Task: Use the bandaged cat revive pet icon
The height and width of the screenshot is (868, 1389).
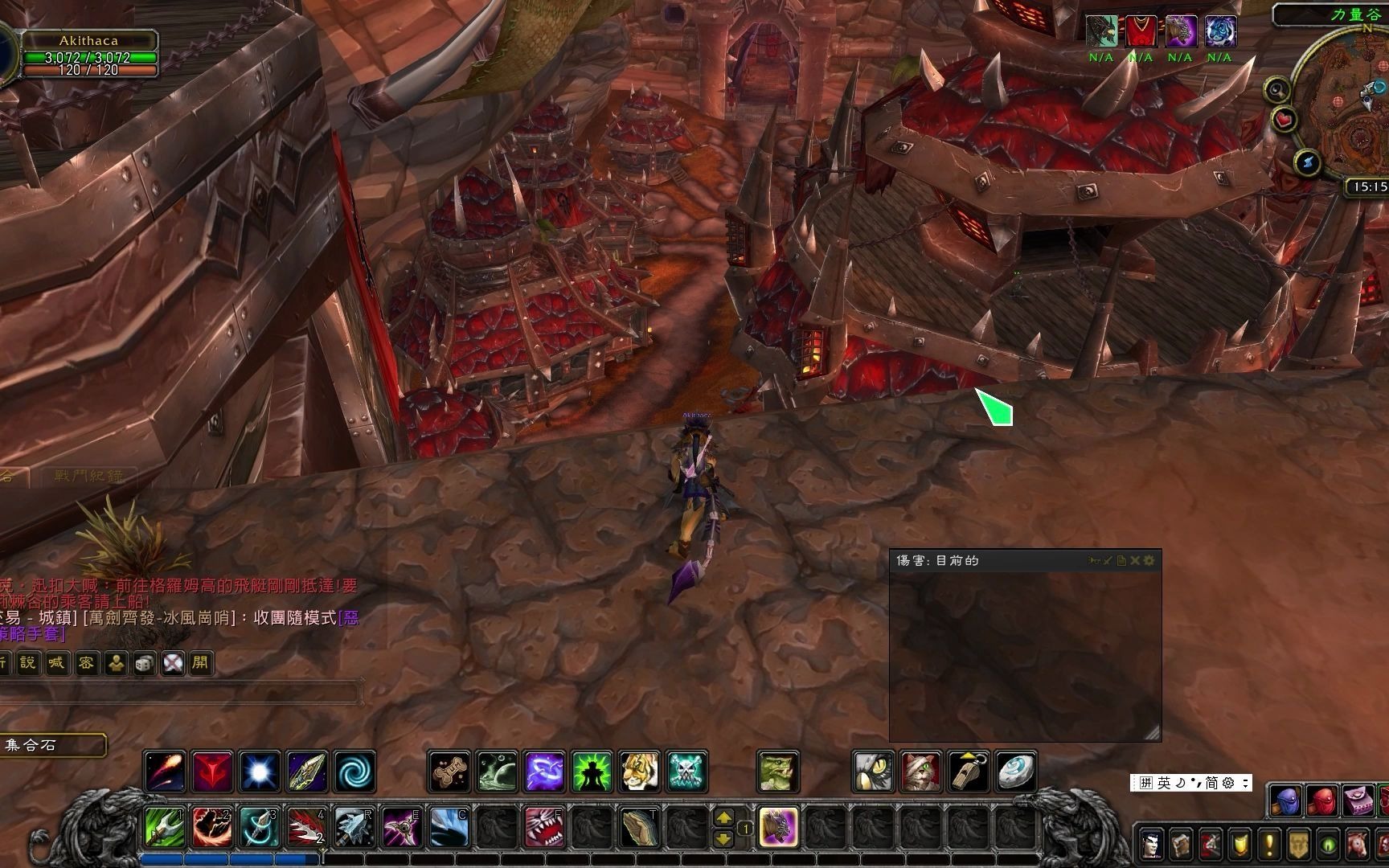Action: coord(921,772)
